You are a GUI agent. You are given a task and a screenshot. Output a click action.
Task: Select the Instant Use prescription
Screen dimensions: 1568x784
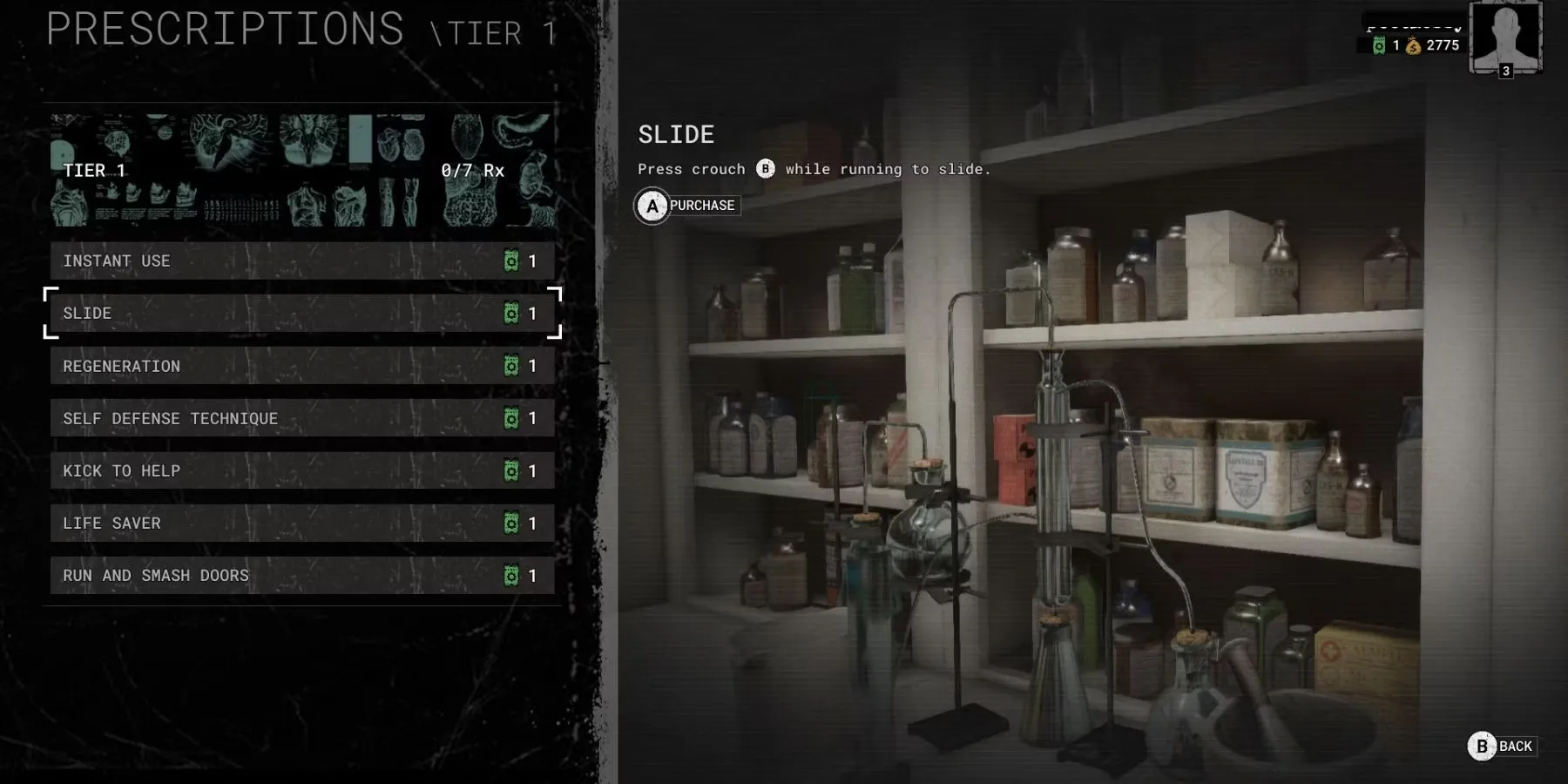pos(301,261)
